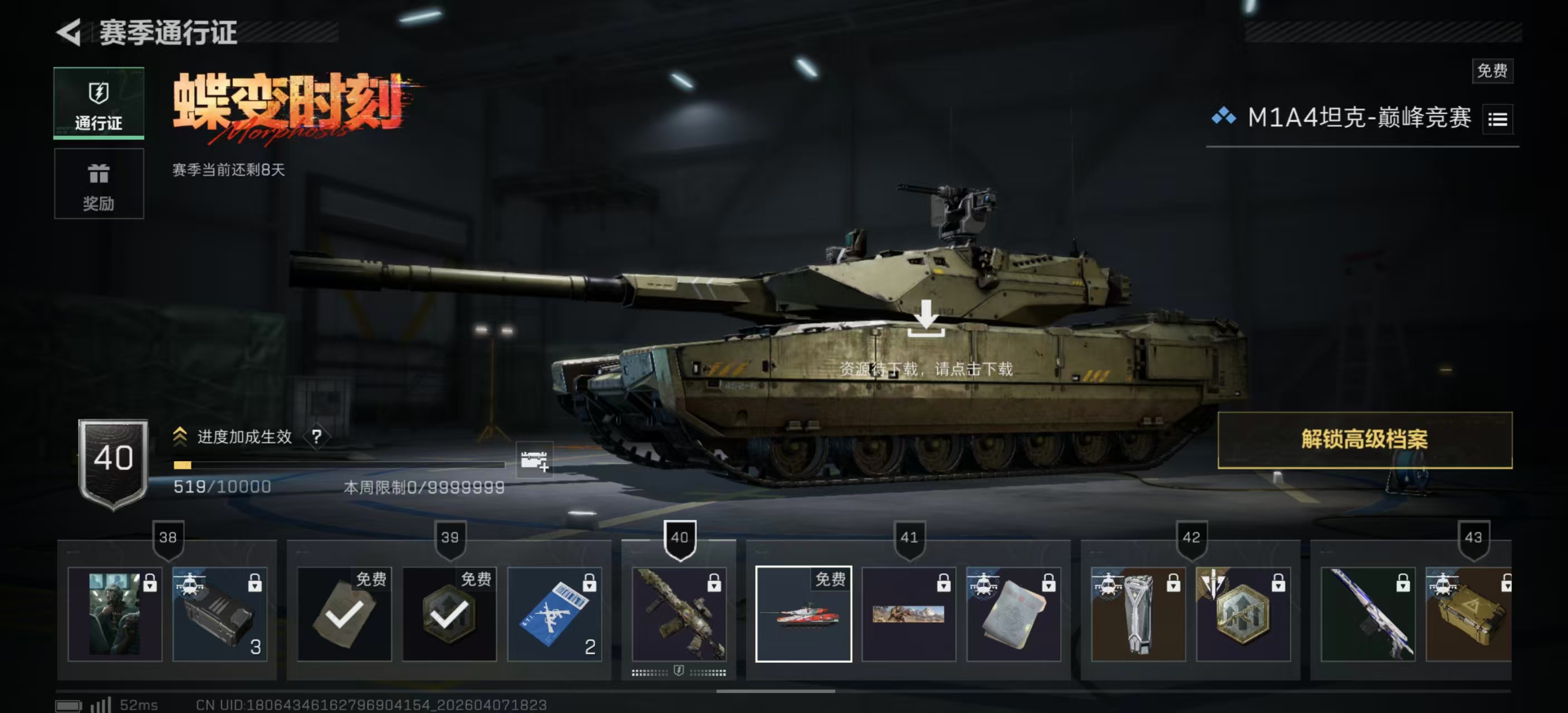The height and width of the screenshot is (713, 1568).
Task: Open the reward list icon beside M1A4坦克
Action: (1497, 119)
